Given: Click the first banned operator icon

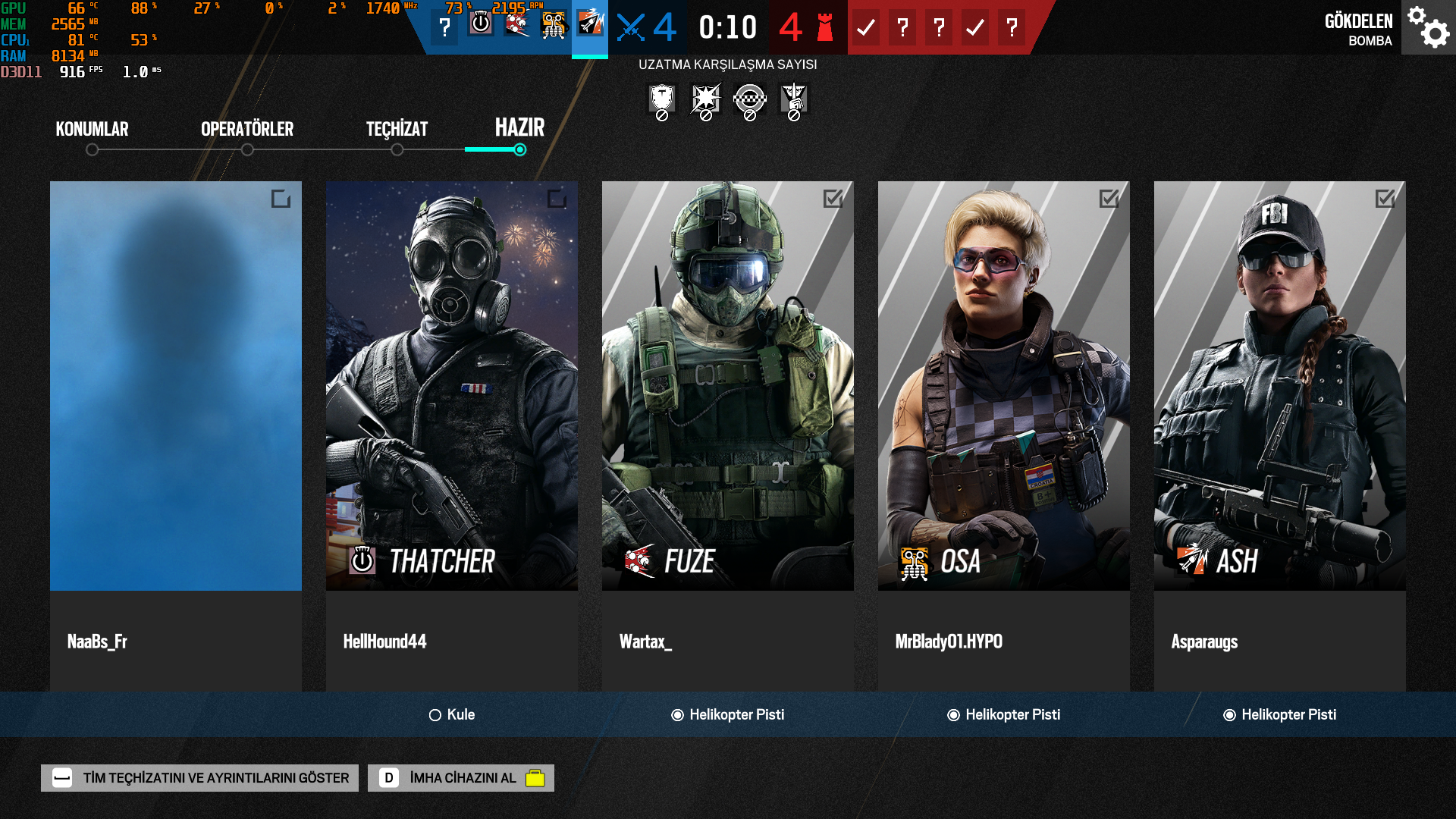Looking at the screenshot, I should [x=662, y=101].
